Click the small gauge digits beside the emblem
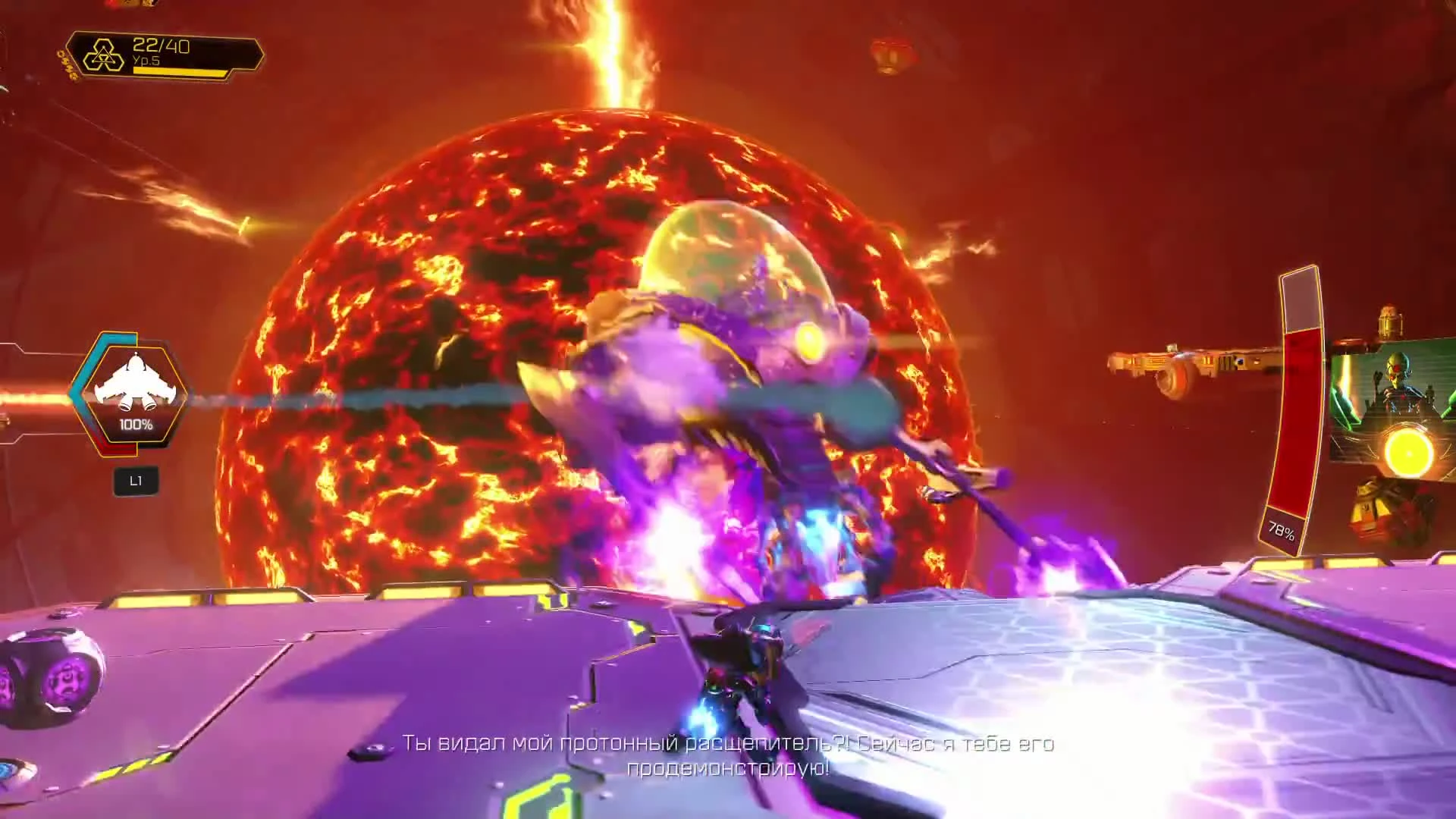Viewport: 1456px width, 819px height. [x=163, y=45]
